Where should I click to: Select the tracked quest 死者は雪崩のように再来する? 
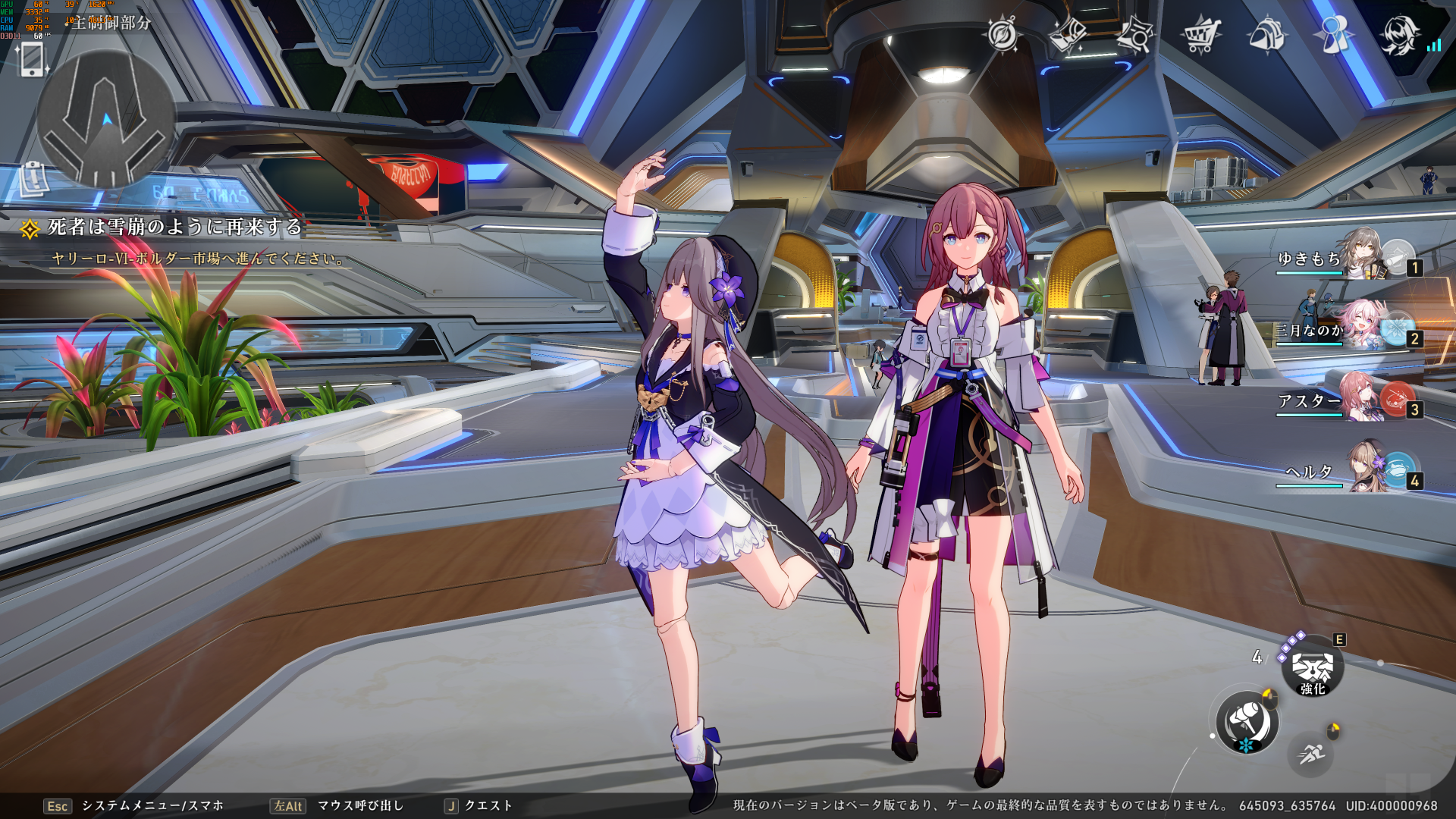[174, 227]
